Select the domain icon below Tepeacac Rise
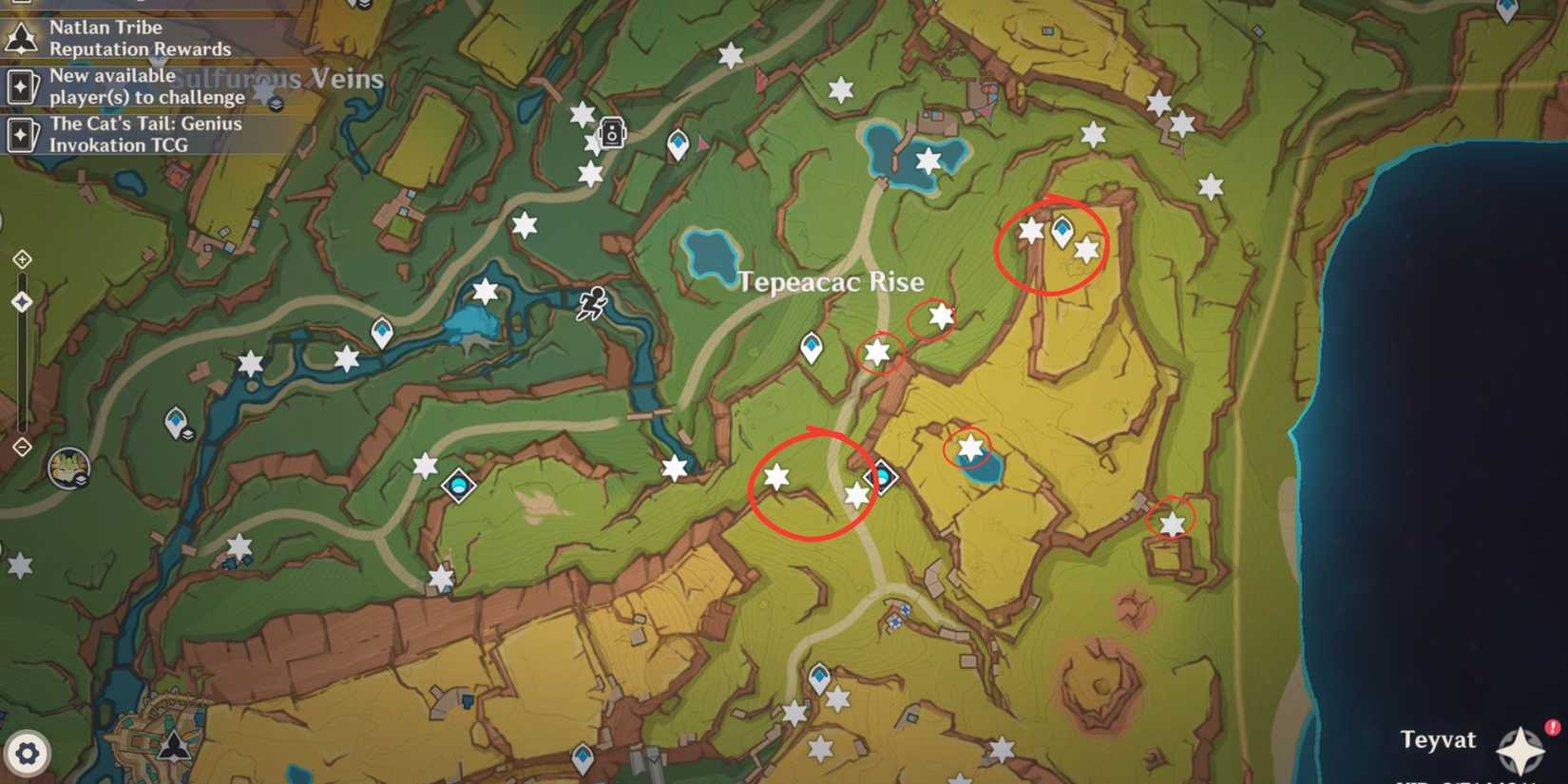Image resolution: width=1568 pixels, height=784 pixels. pyautogui.click(x=880, y=477)
